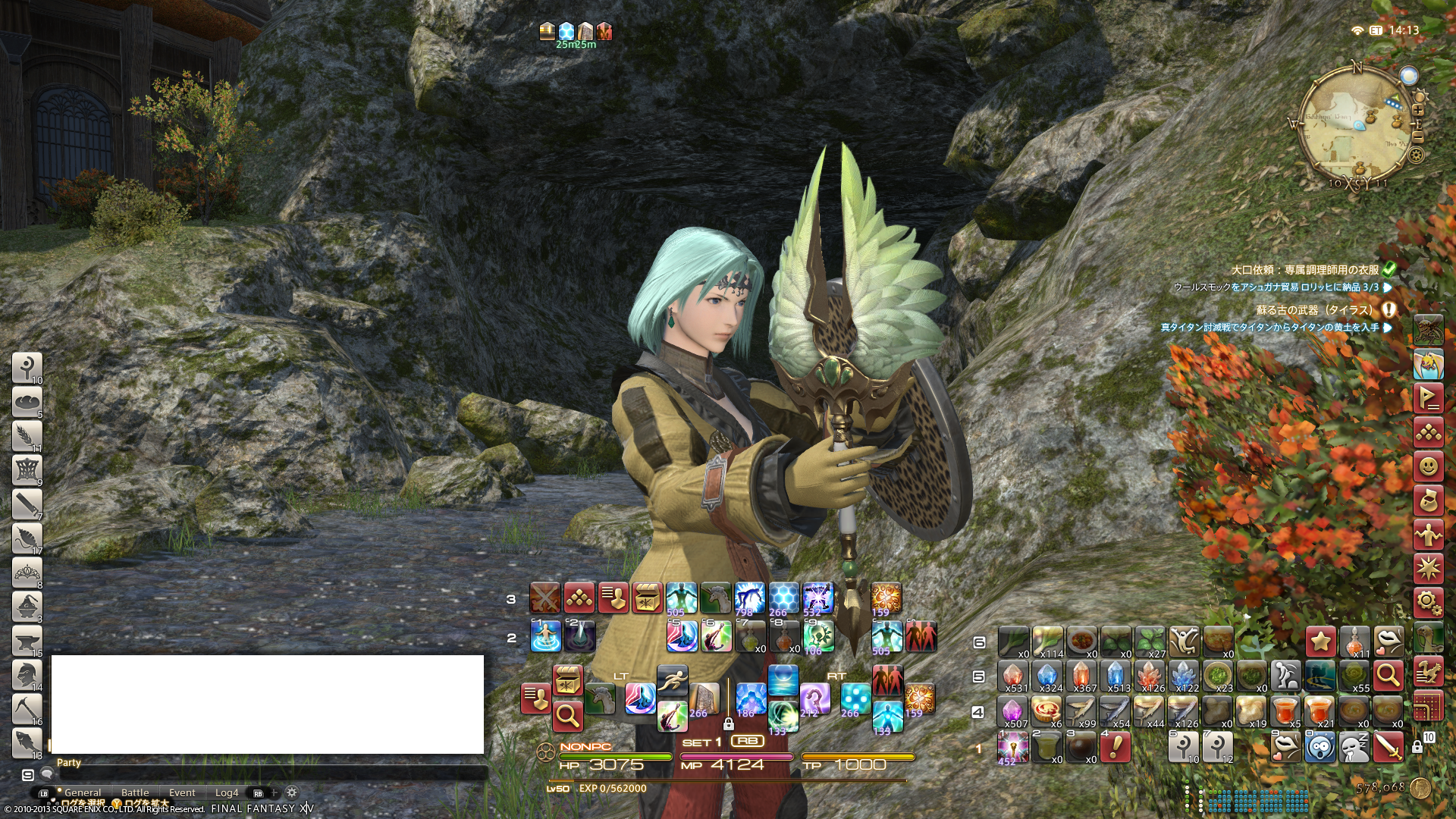Summon the unicorn mount from hotbar 3

[x=715, y=598]
